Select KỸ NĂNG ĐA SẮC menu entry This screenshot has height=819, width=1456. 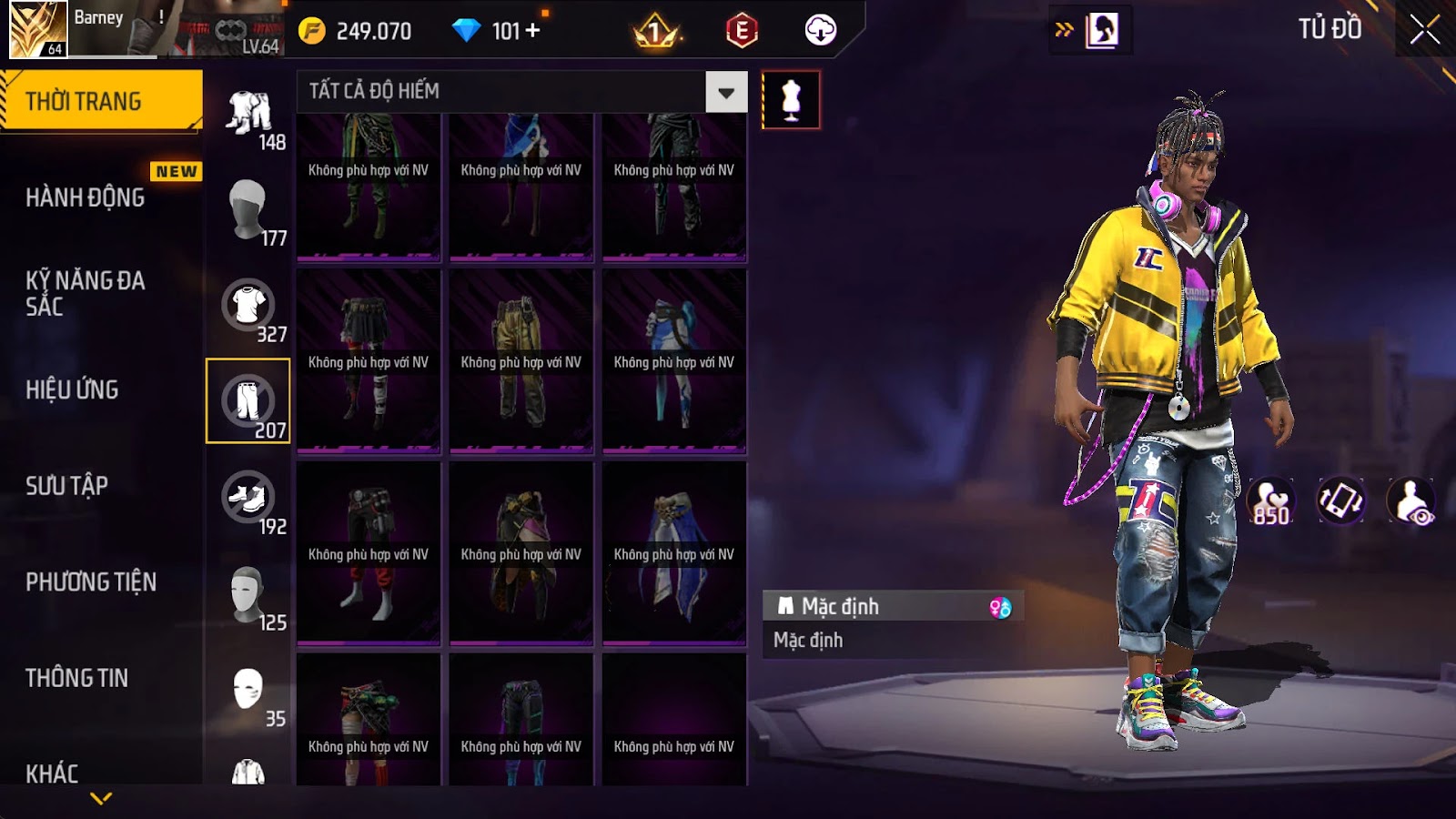point(86,293)
